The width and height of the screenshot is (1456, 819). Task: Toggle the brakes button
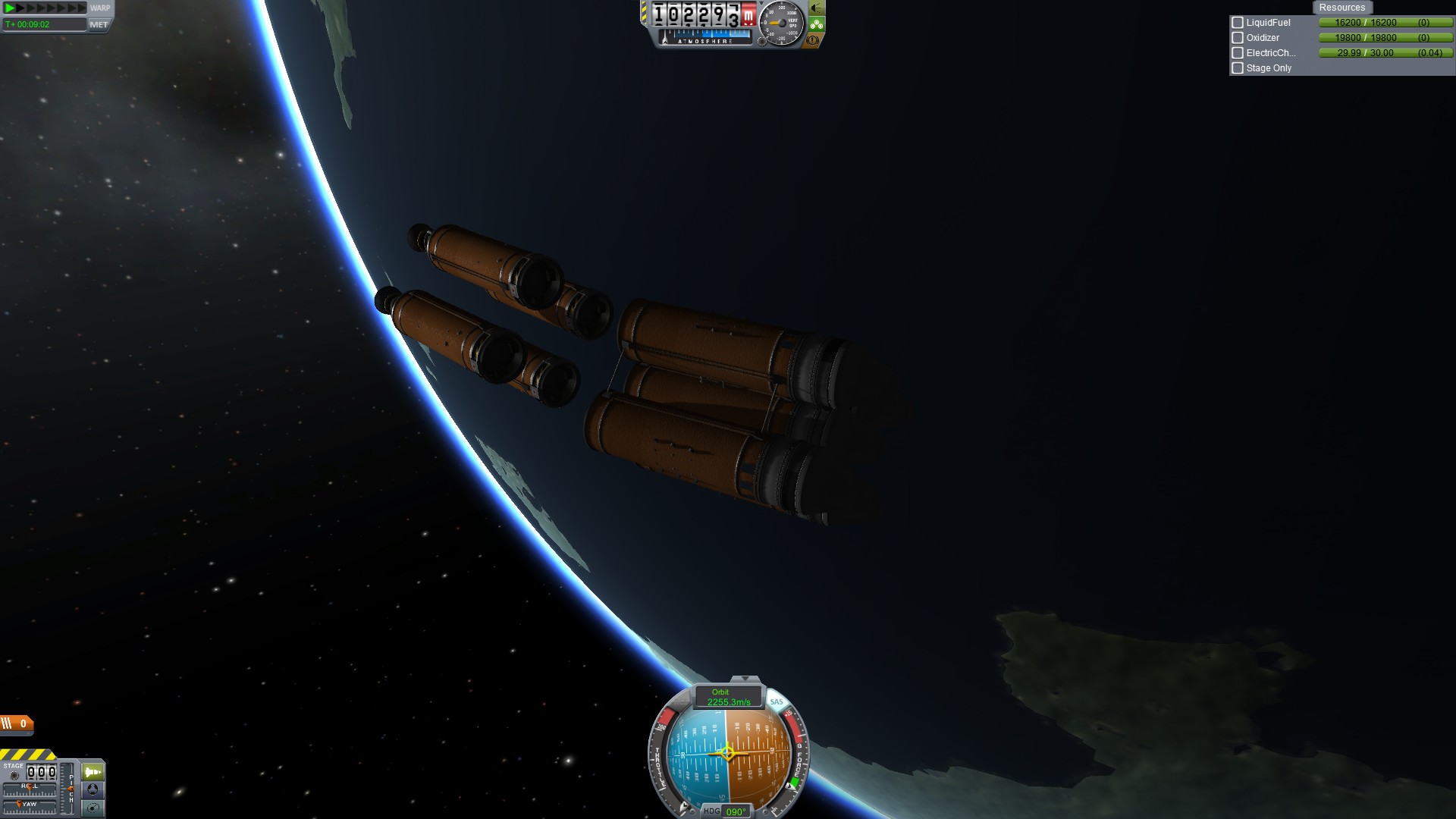tap(813, 40)
